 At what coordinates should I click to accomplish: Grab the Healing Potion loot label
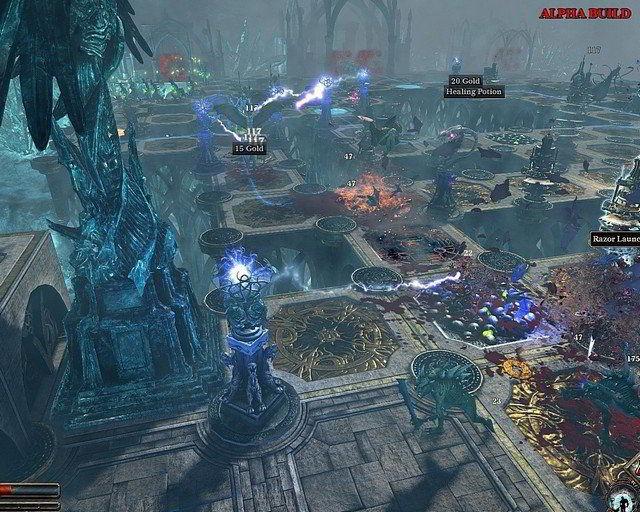(x=475, y=92)
